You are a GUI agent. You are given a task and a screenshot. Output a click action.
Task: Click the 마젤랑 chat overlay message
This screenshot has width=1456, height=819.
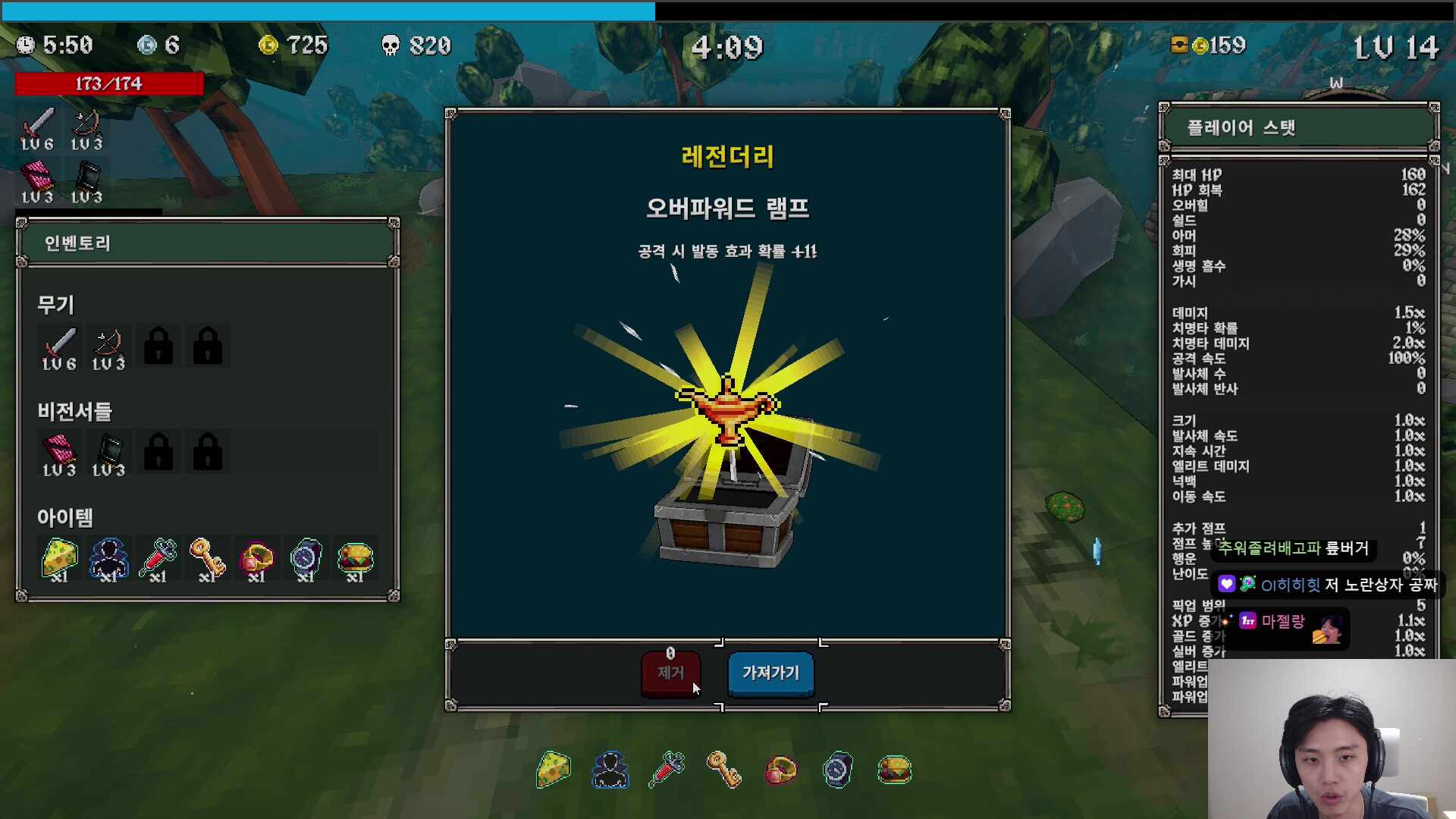[x=1283, y=622]
